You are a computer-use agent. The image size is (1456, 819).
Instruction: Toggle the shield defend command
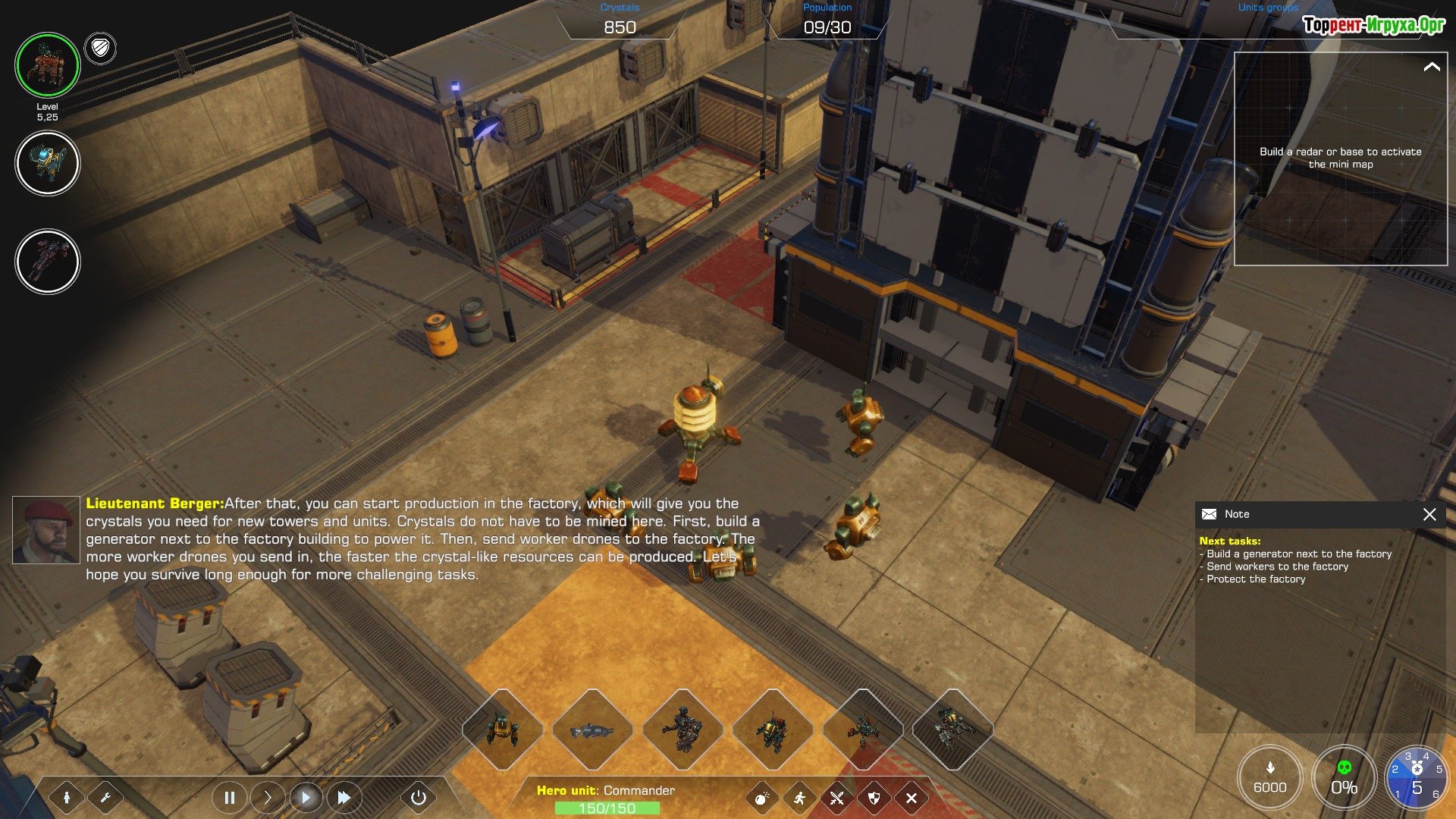(x=874, y=798)
